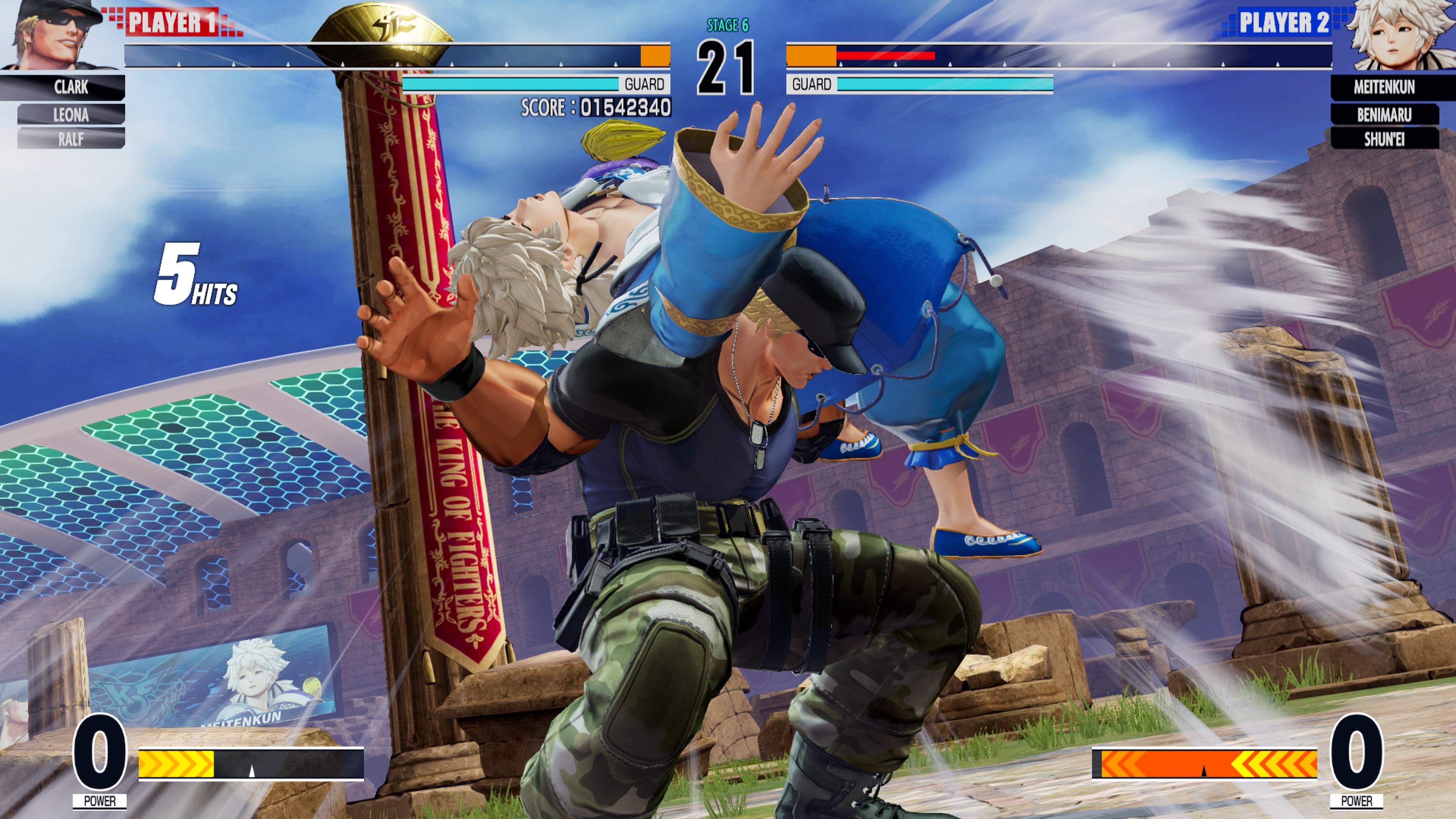Choose SHUN'EI in Player 2's team list
Viewport: 1456px width, 819px height.
[x=1384, y=138]
